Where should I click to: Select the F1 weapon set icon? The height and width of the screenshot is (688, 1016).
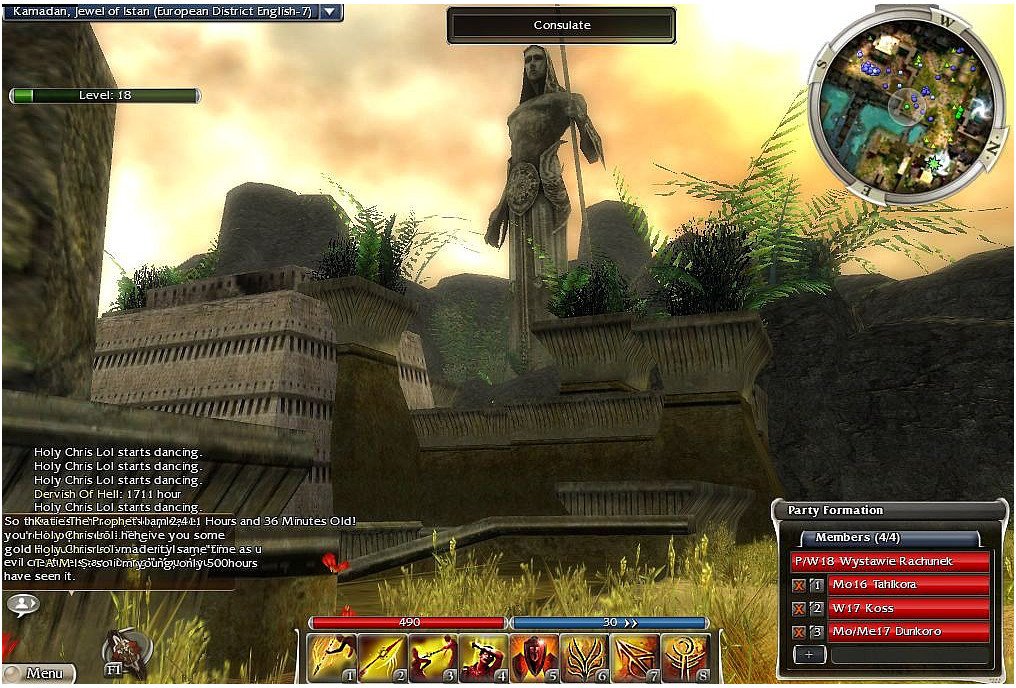click(x=125, y=654)
